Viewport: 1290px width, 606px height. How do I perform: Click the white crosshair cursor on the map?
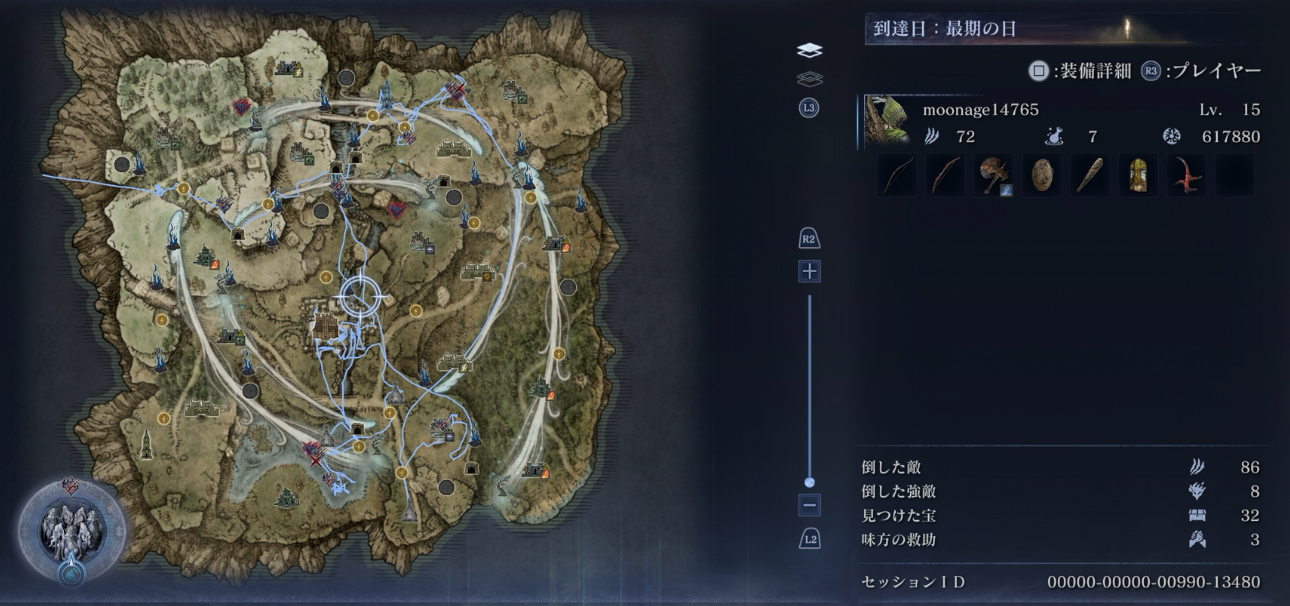pos(362,294)
